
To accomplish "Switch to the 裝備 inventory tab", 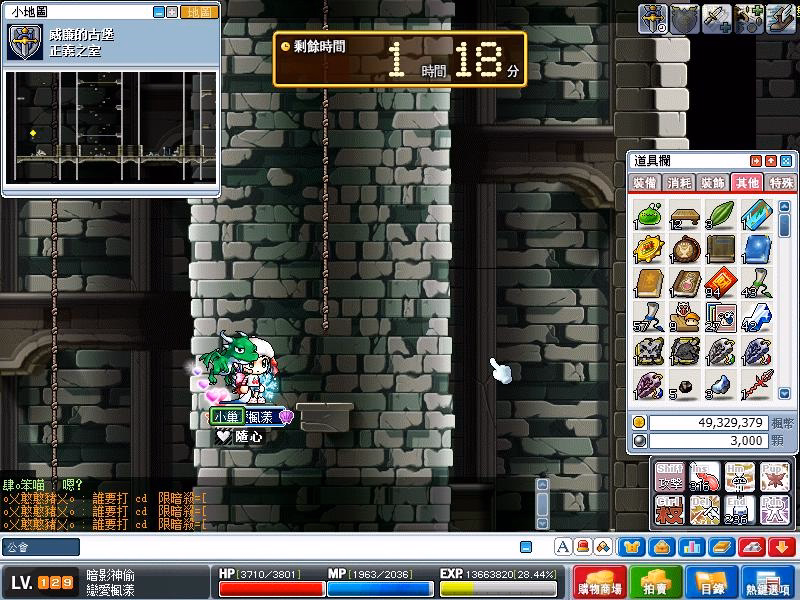I will point(645,183).
